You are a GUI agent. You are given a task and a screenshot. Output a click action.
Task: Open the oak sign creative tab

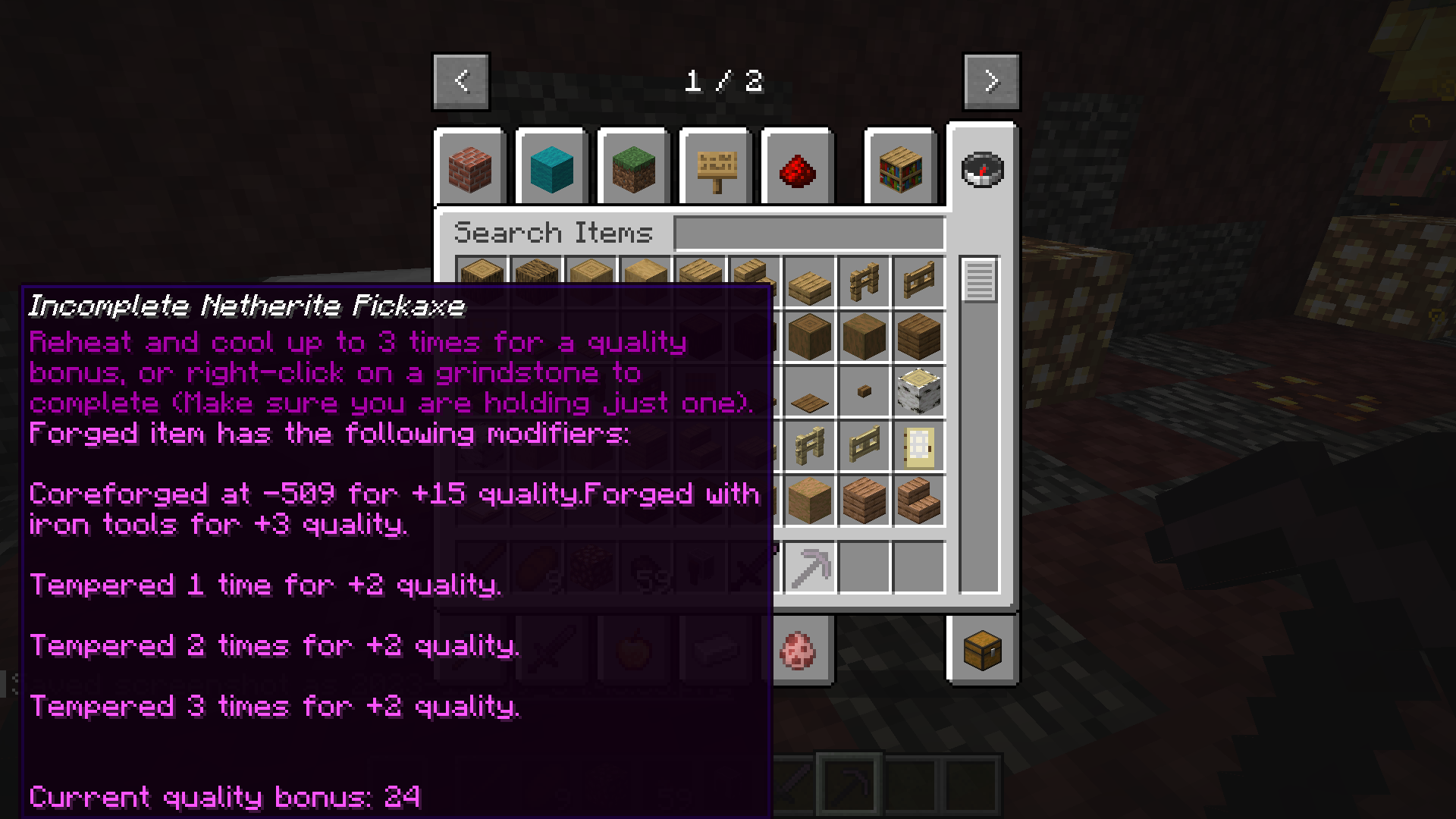click(714, 168)
